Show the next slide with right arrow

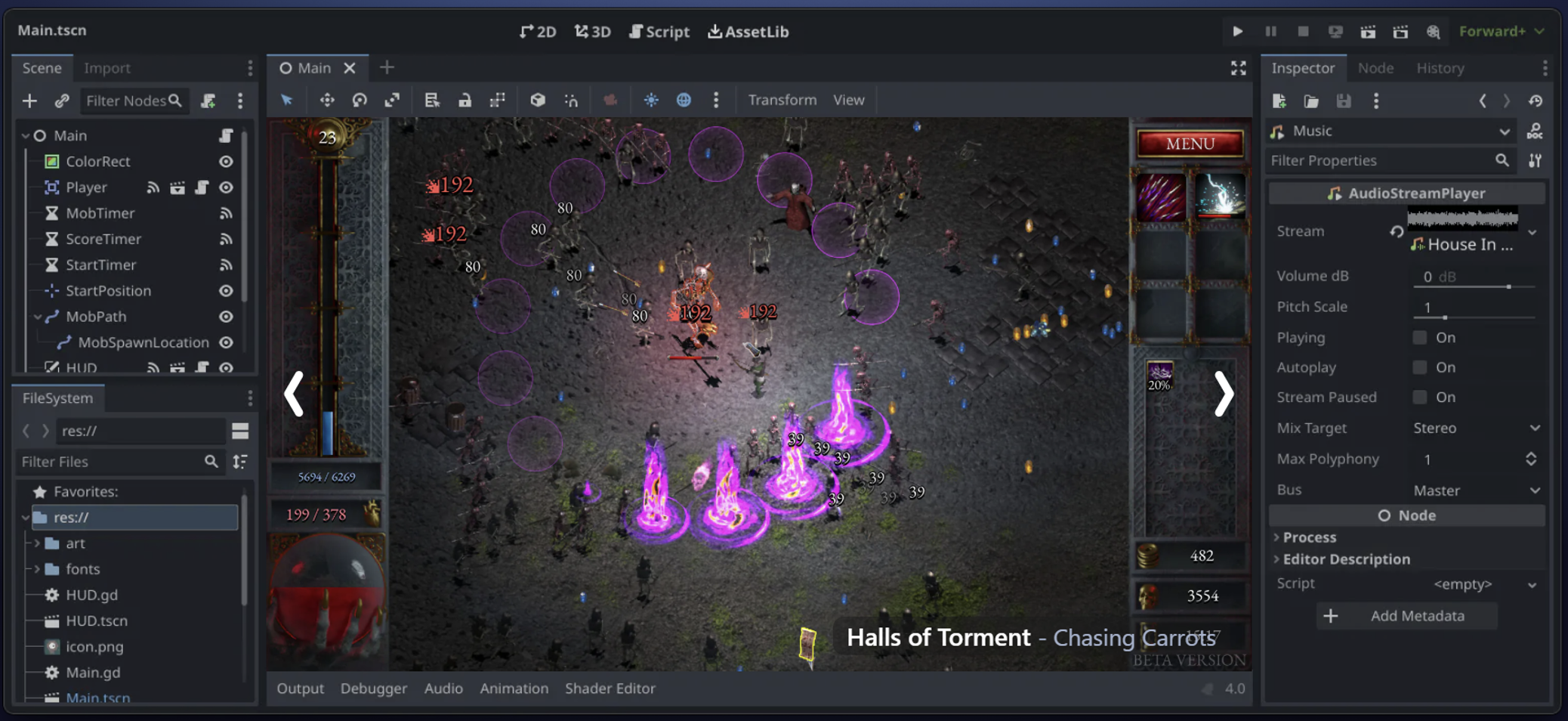tap(1224, 394)
